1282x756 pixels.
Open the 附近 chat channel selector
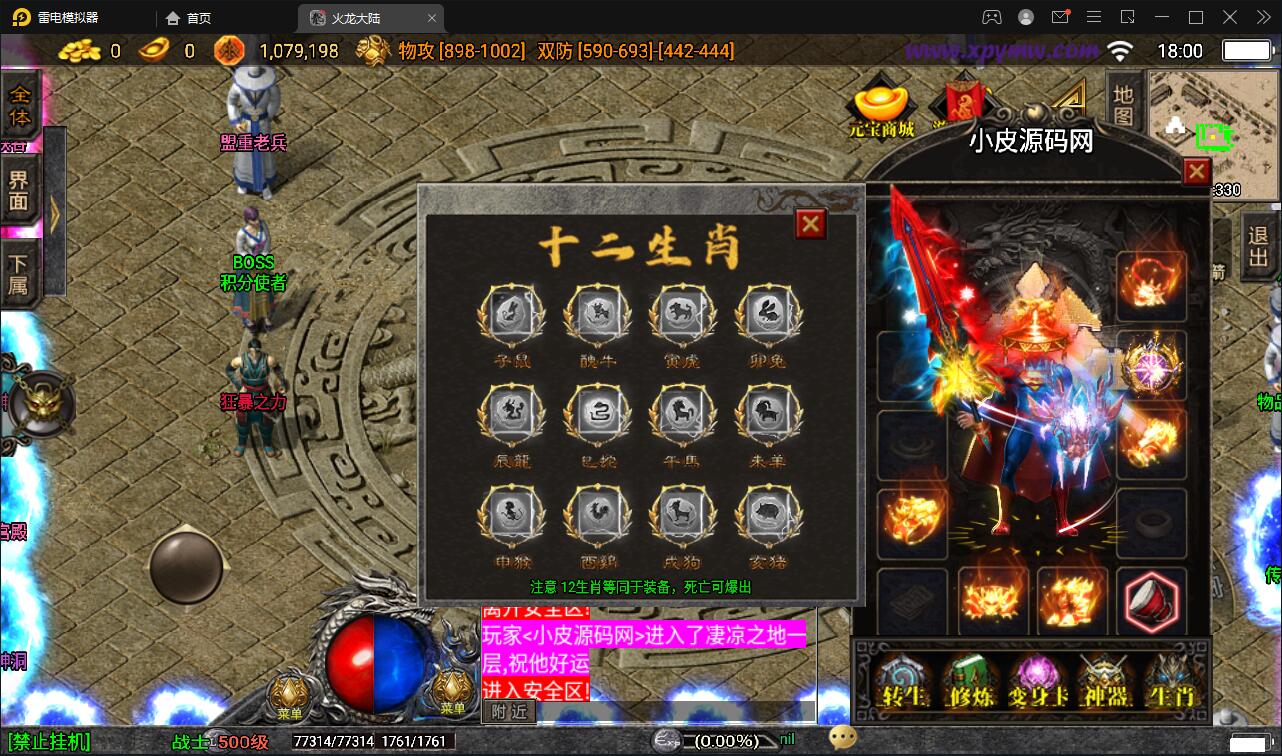[508, 710]
